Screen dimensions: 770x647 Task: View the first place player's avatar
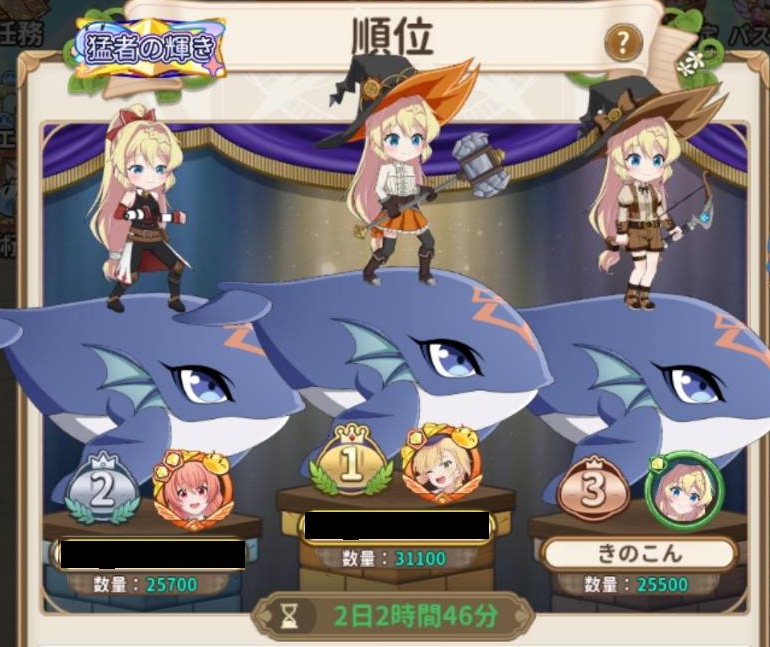[x=439, y=466]
